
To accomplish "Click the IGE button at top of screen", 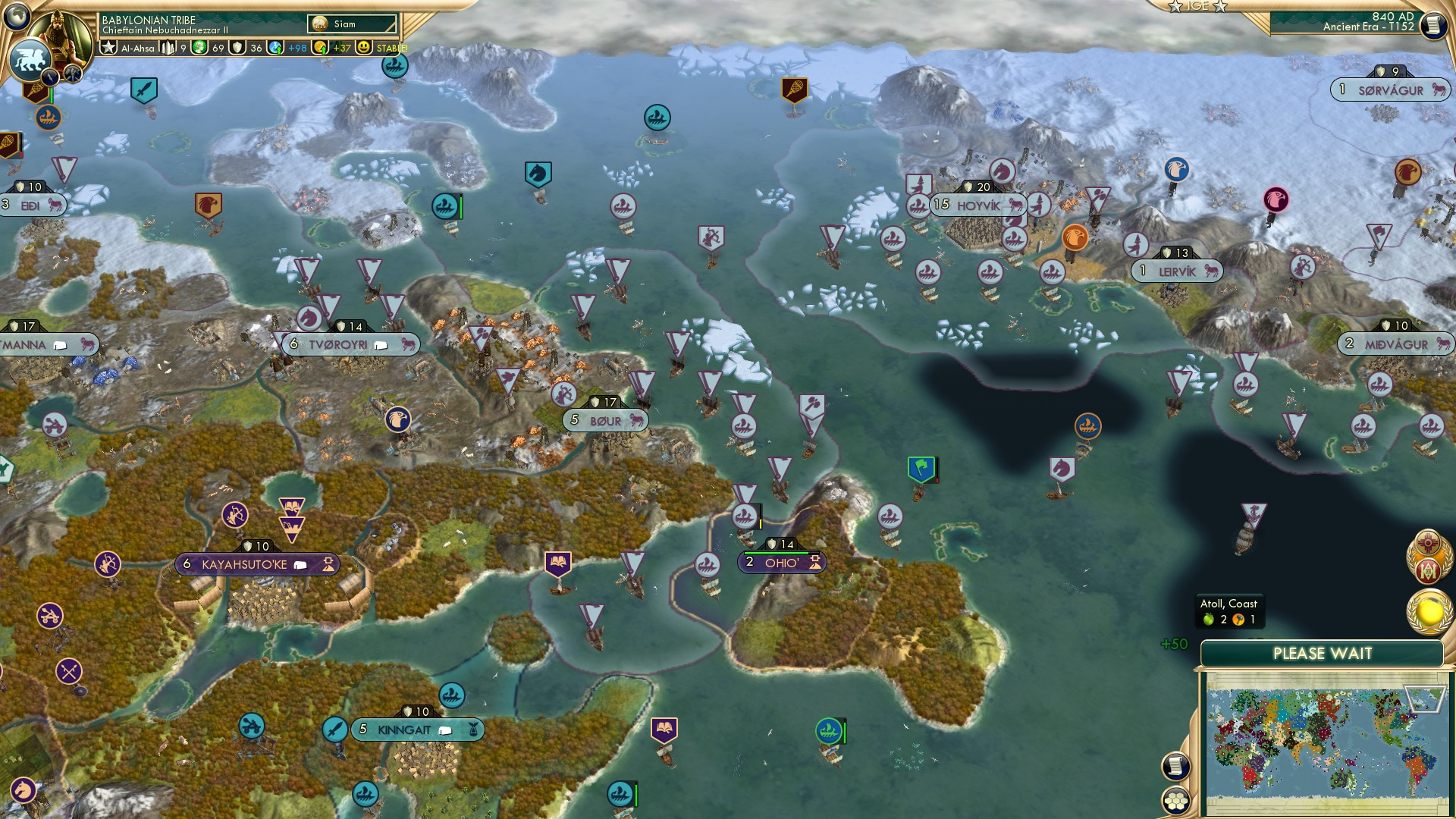I will click(x=1198, y=9).
